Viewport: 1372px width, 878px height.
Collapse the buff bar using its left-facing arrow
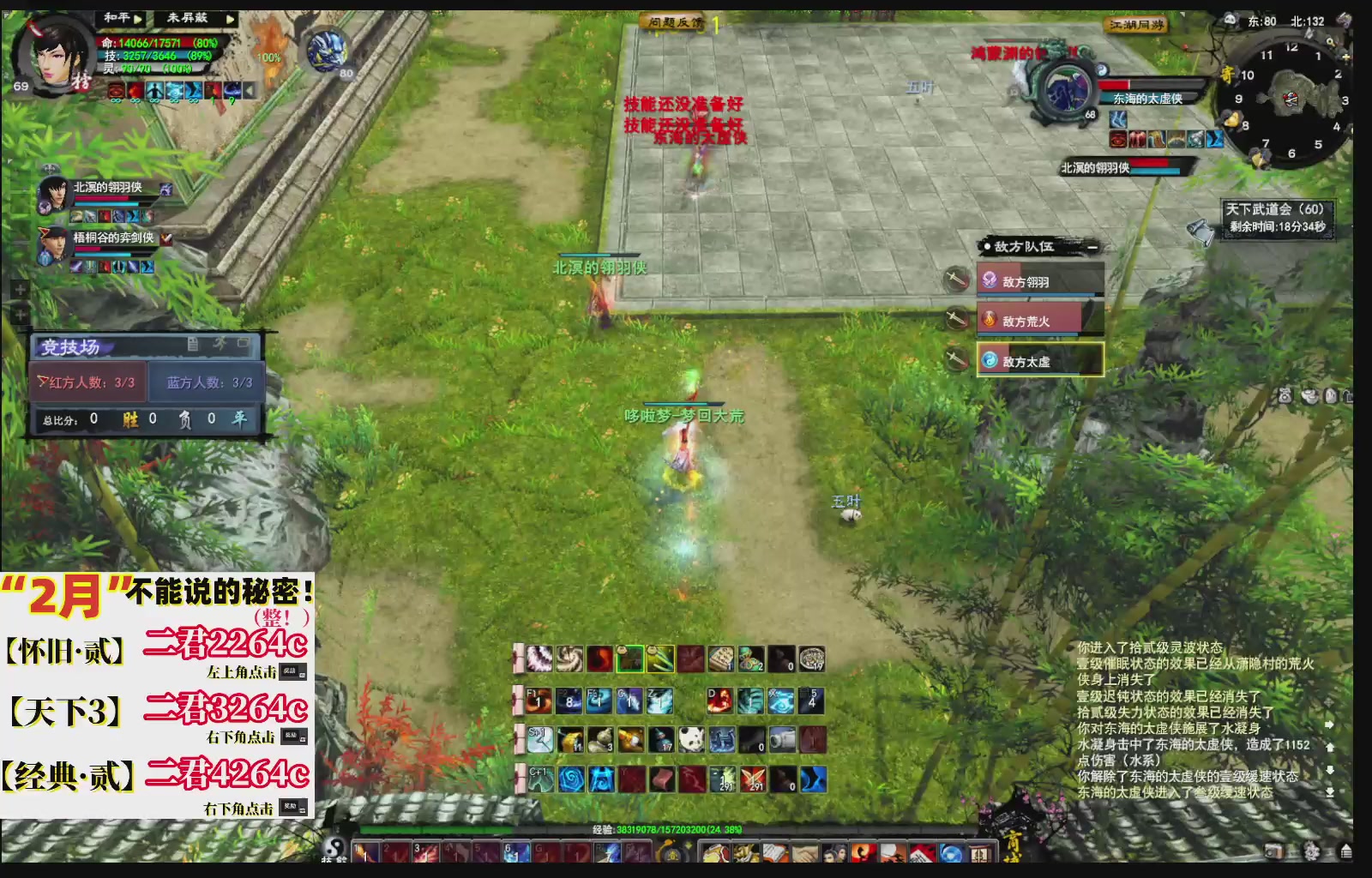click(250, 92)
